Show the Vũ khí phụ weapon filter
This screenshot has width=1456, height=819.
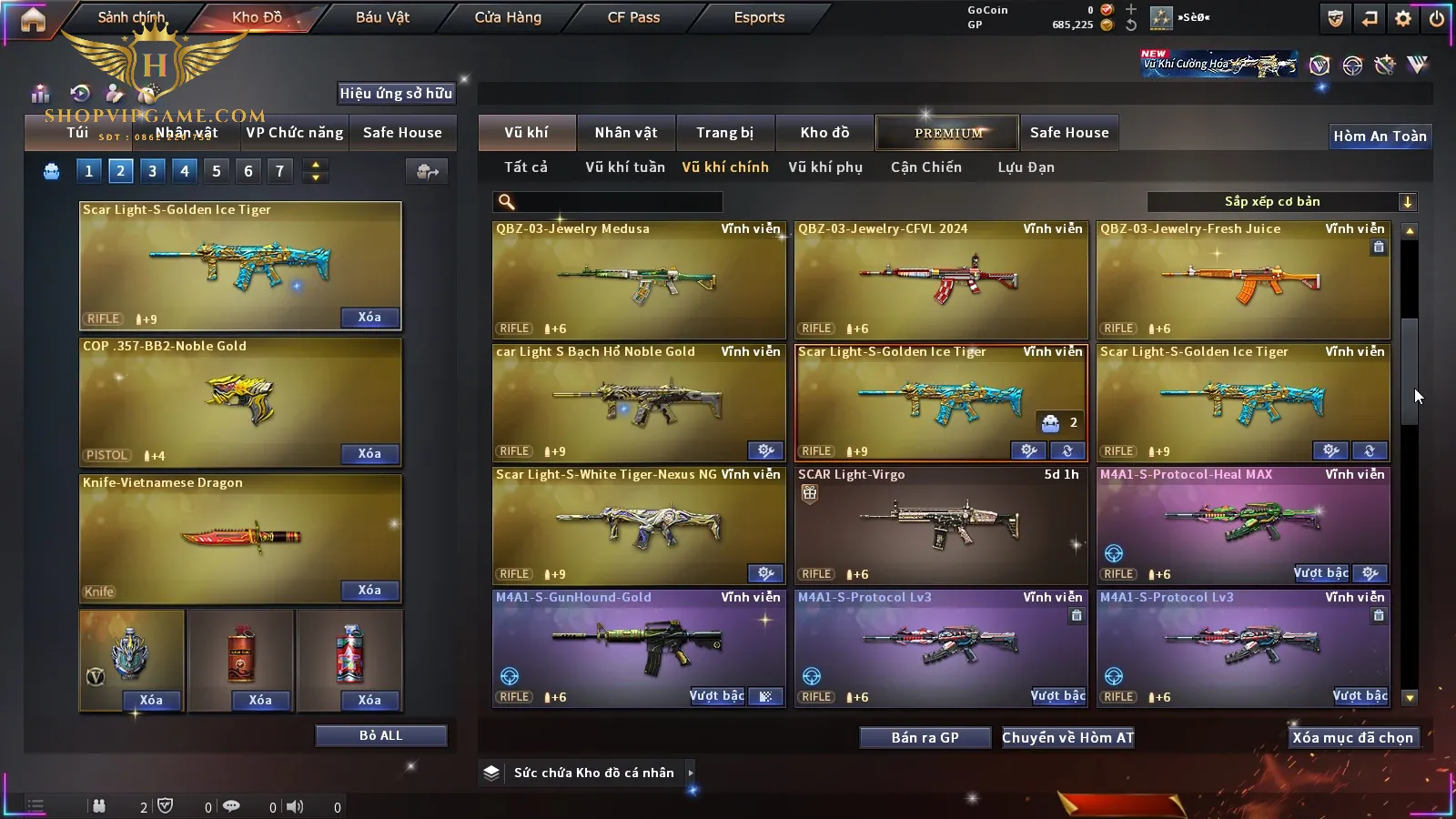click(824, 167)
